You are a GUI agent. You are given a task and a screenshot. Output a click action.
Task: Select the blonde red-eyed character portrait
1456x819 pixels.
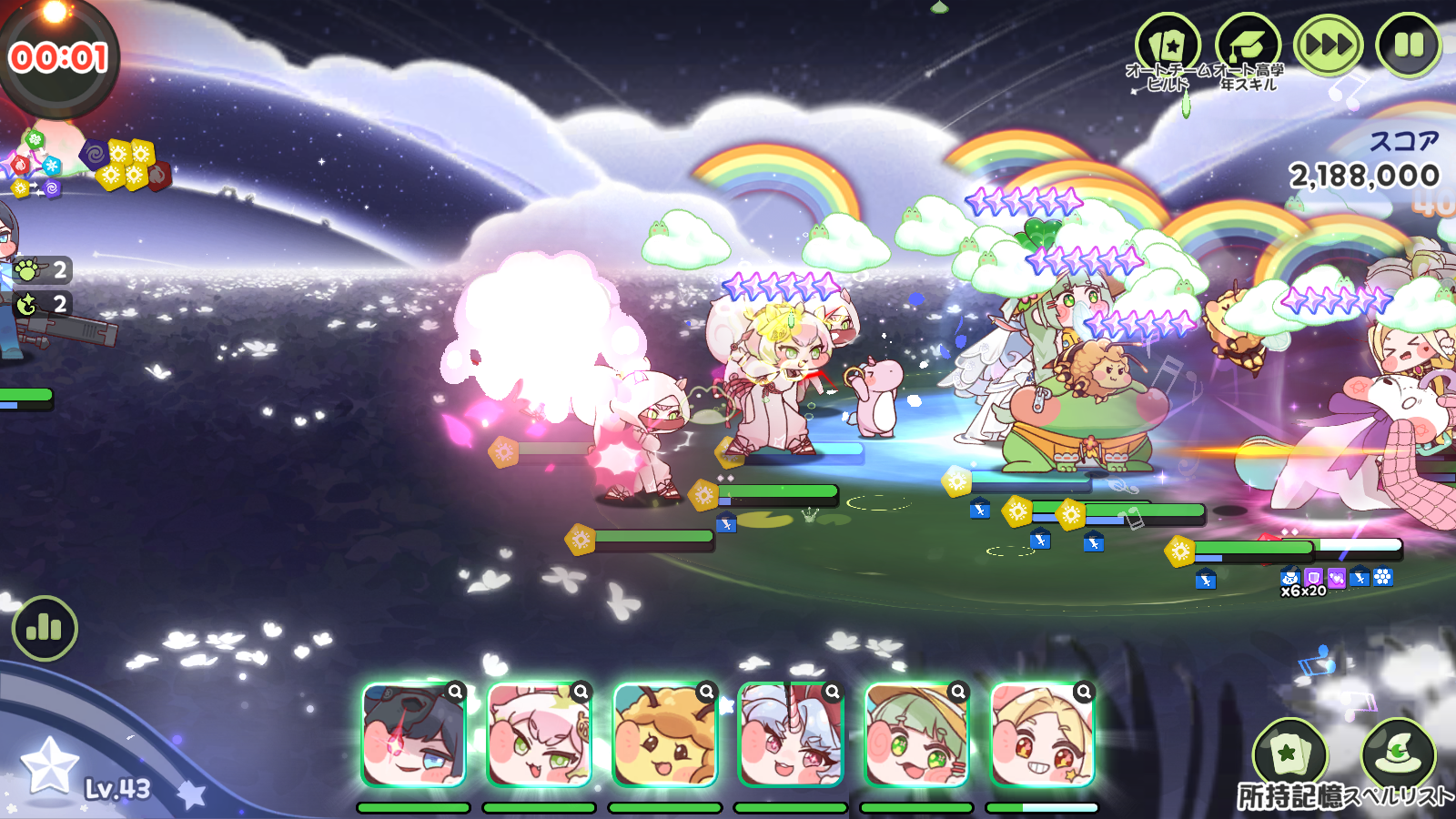tap(1041, 737)
